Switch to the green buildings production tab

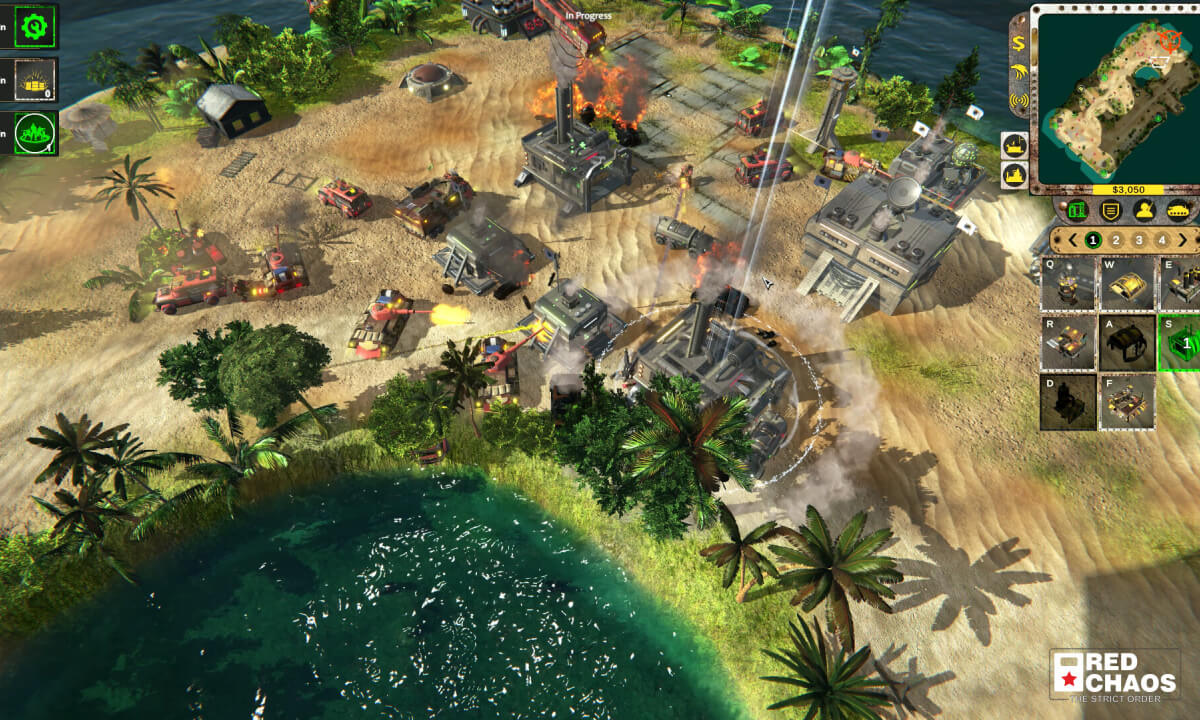coord(1077,210)
